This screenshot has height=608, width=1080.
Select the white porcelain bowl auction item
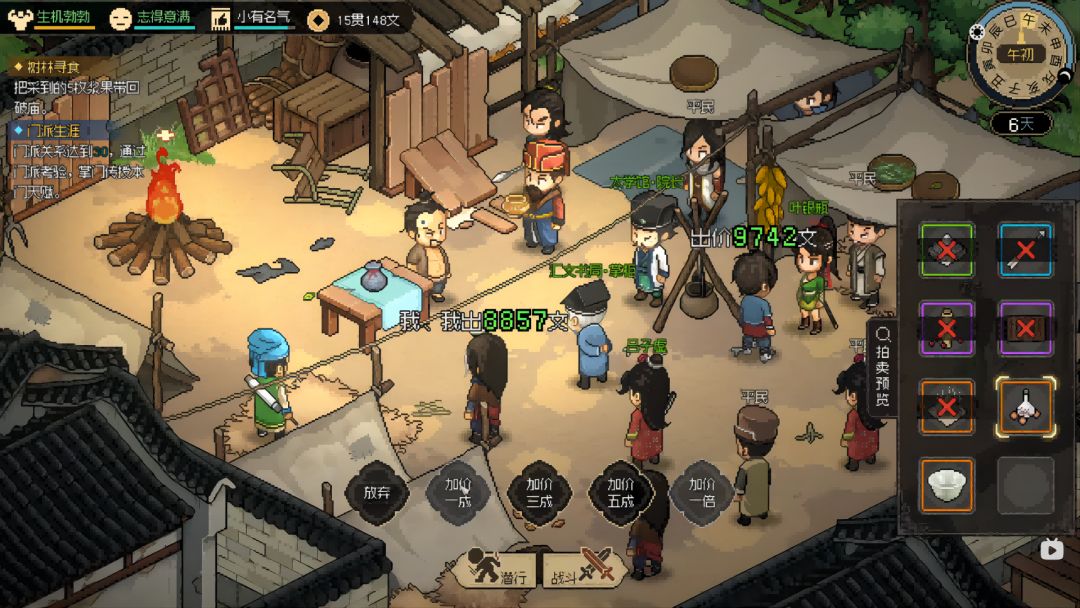(947, 486)
